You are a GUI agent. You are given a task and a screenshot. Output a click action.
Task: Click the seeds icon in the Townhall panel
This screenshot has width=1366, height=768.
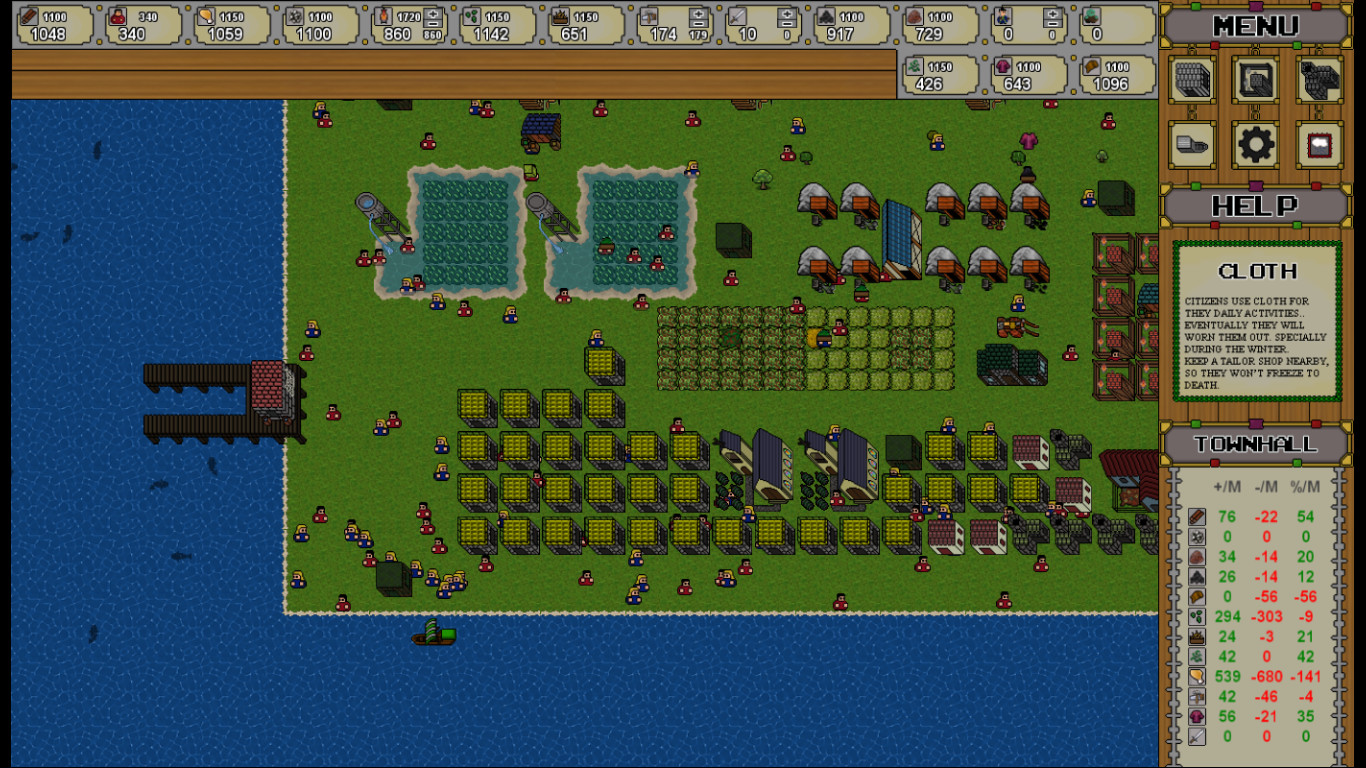coord(1197,616)
